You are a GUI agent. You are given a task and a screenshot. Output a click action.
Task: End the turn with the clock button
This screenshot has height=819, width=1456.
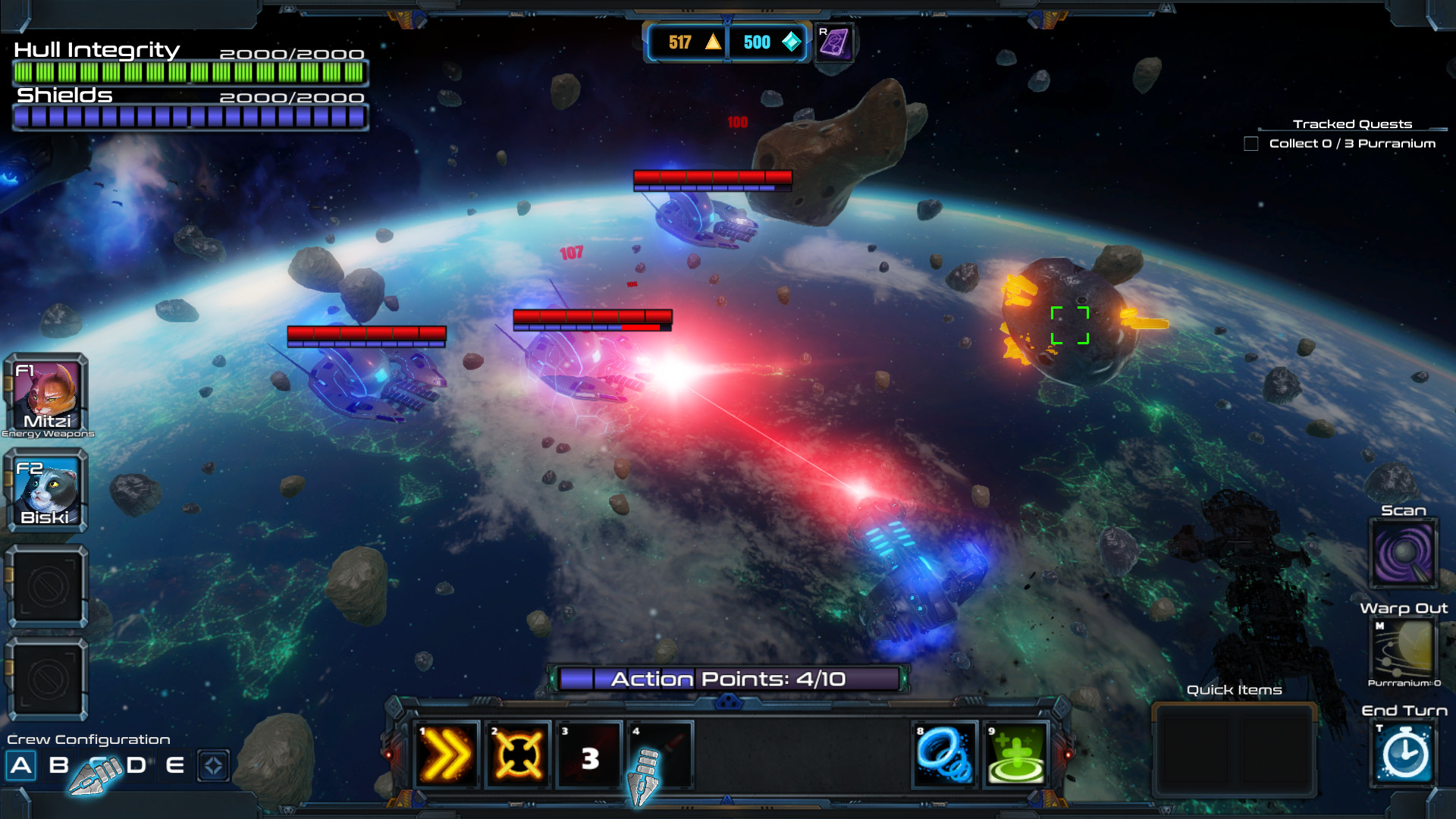point(1404,754)
